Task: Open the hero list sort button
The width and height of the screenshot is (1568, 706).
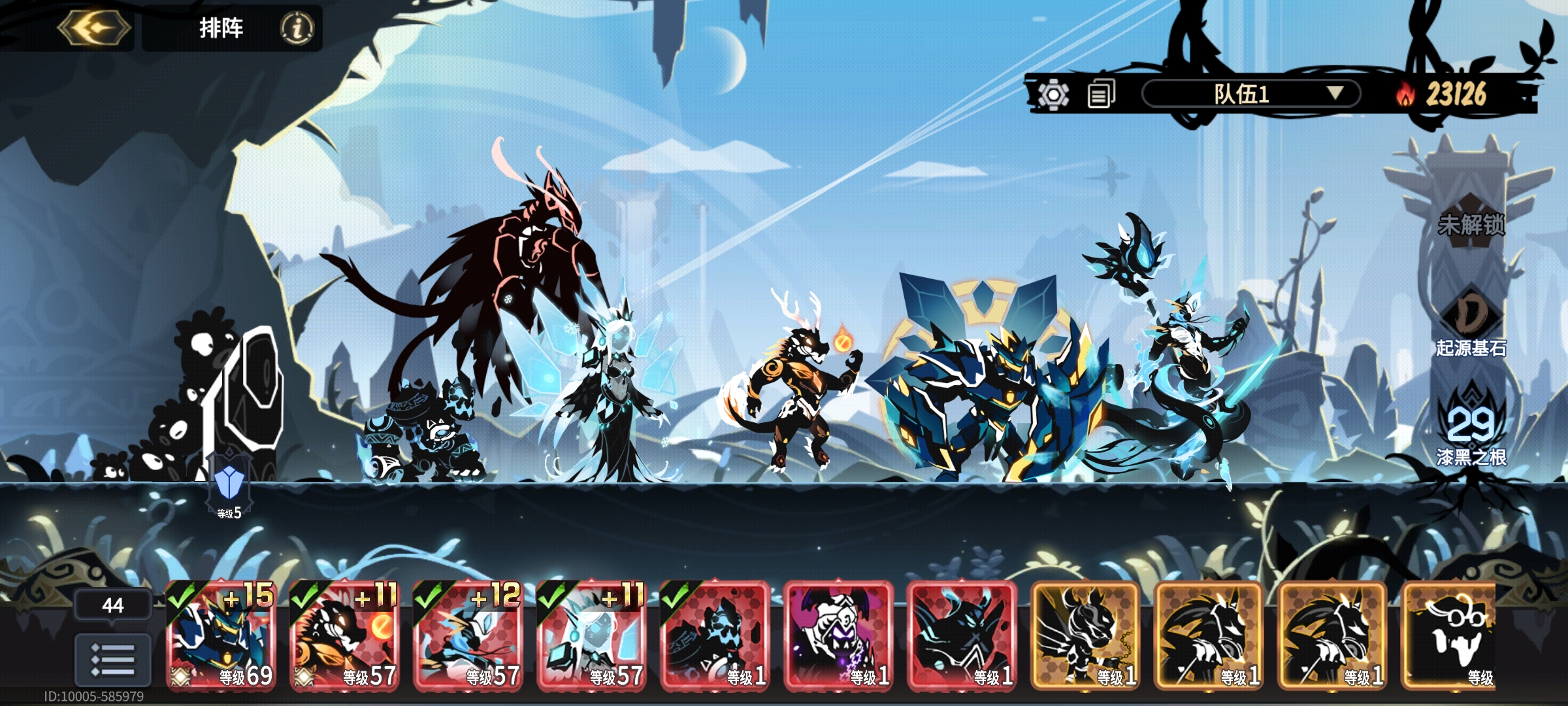Action: point(112,659)
